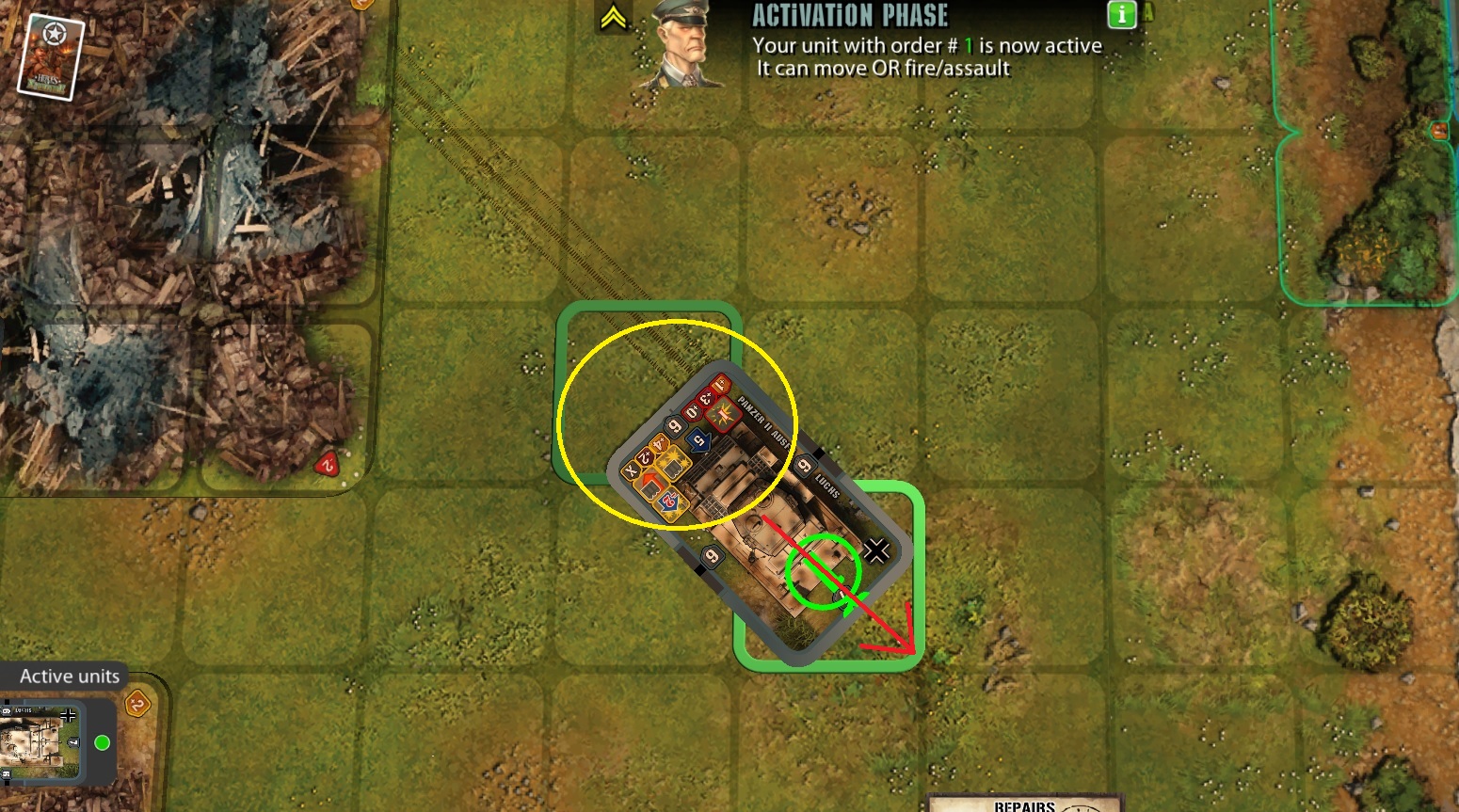Viewport: 1459px width, 812px height.
Task: Select the orange +1 bonus token
Action: (719, 384)
